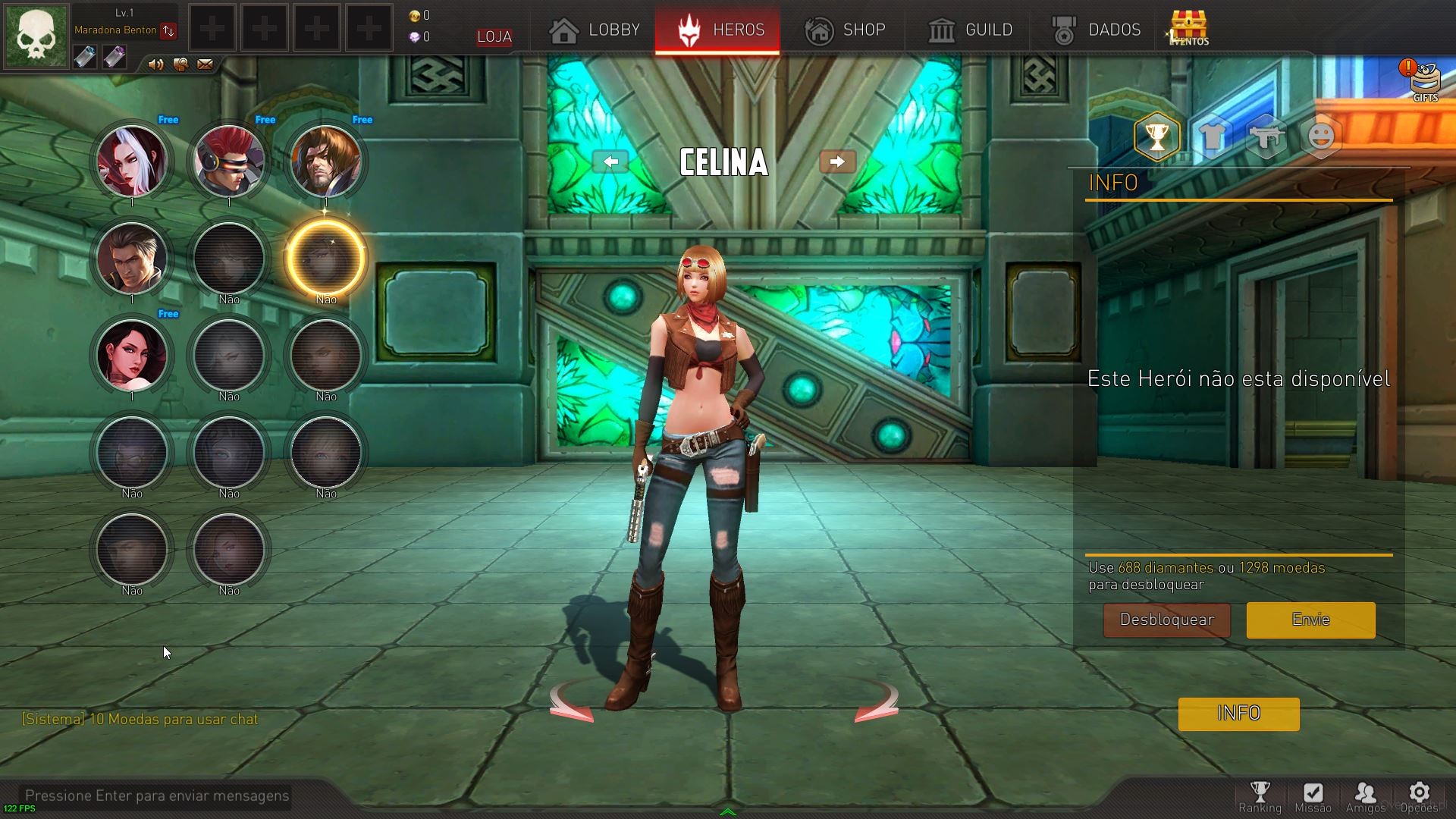Click the chat message input field

pyautogui.click(x=157, y=795)
